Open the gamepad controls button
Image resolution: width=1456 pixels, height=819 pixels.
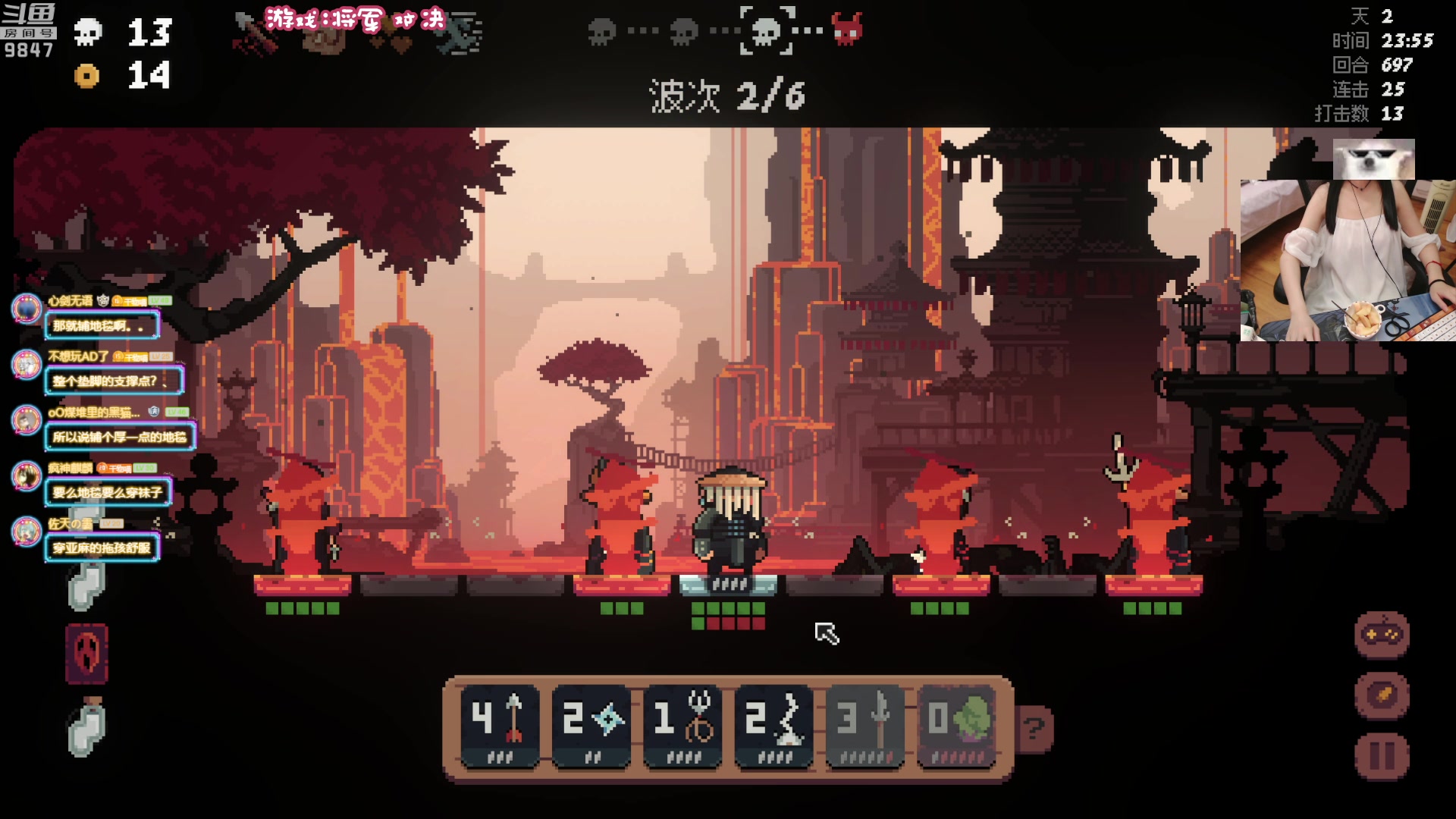[1382, 635]
